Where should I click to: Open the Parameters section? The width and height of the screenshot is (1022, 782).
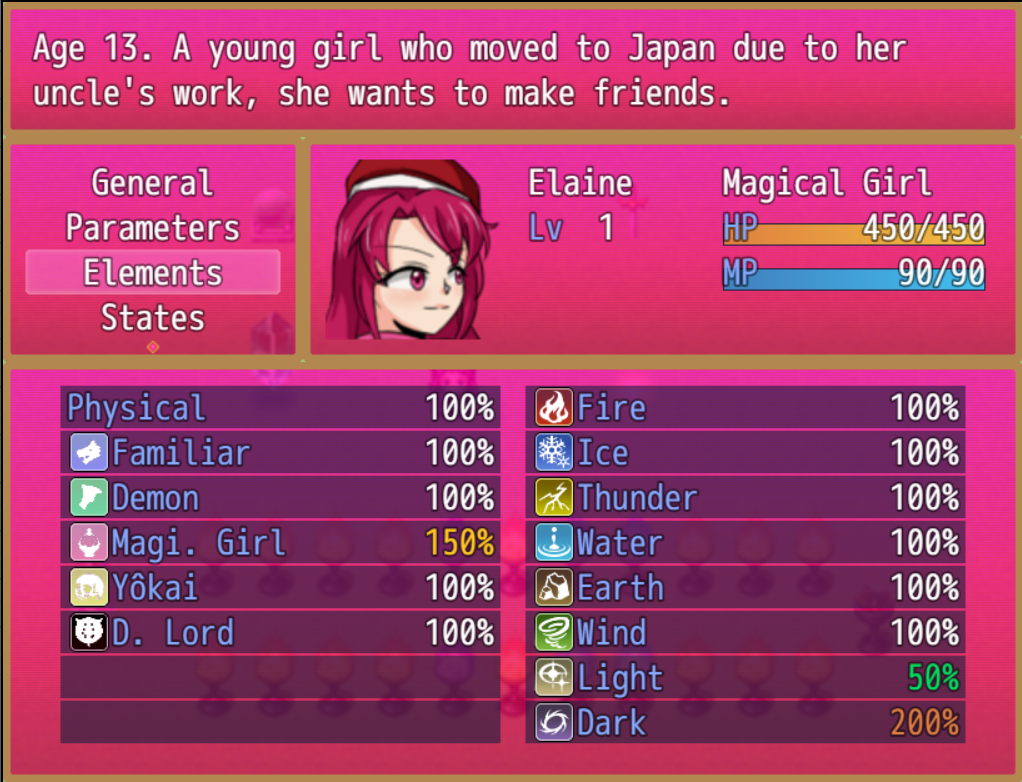[x=152, y=228]
